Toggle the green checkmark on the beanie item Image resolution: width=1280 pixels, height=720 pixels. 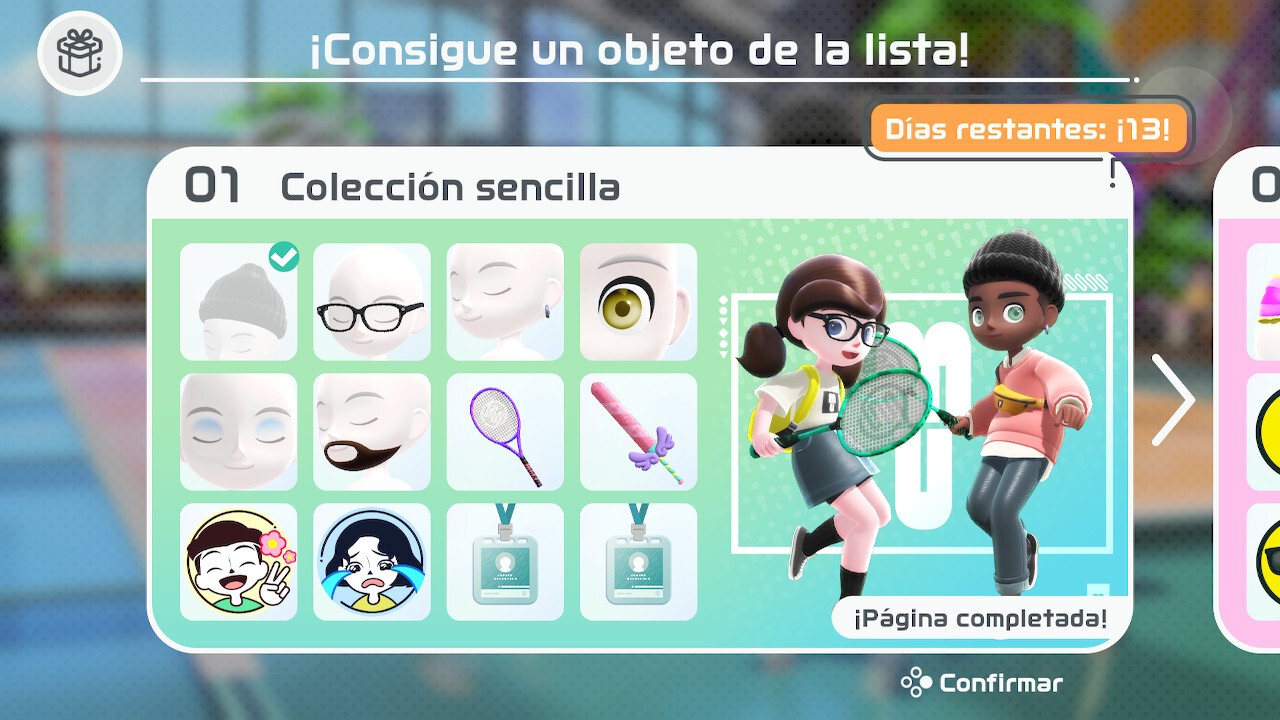tap(284, 258)
